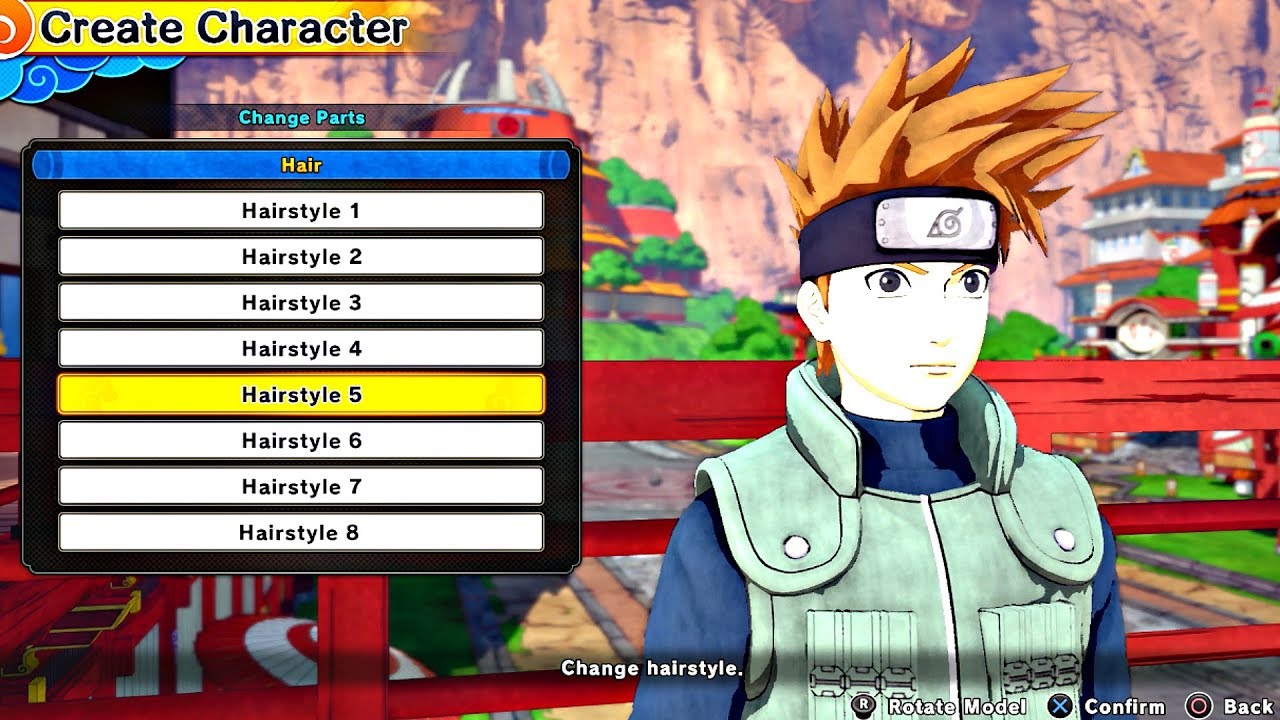Switch to Hairstyle 4

(x=301, y=349)
